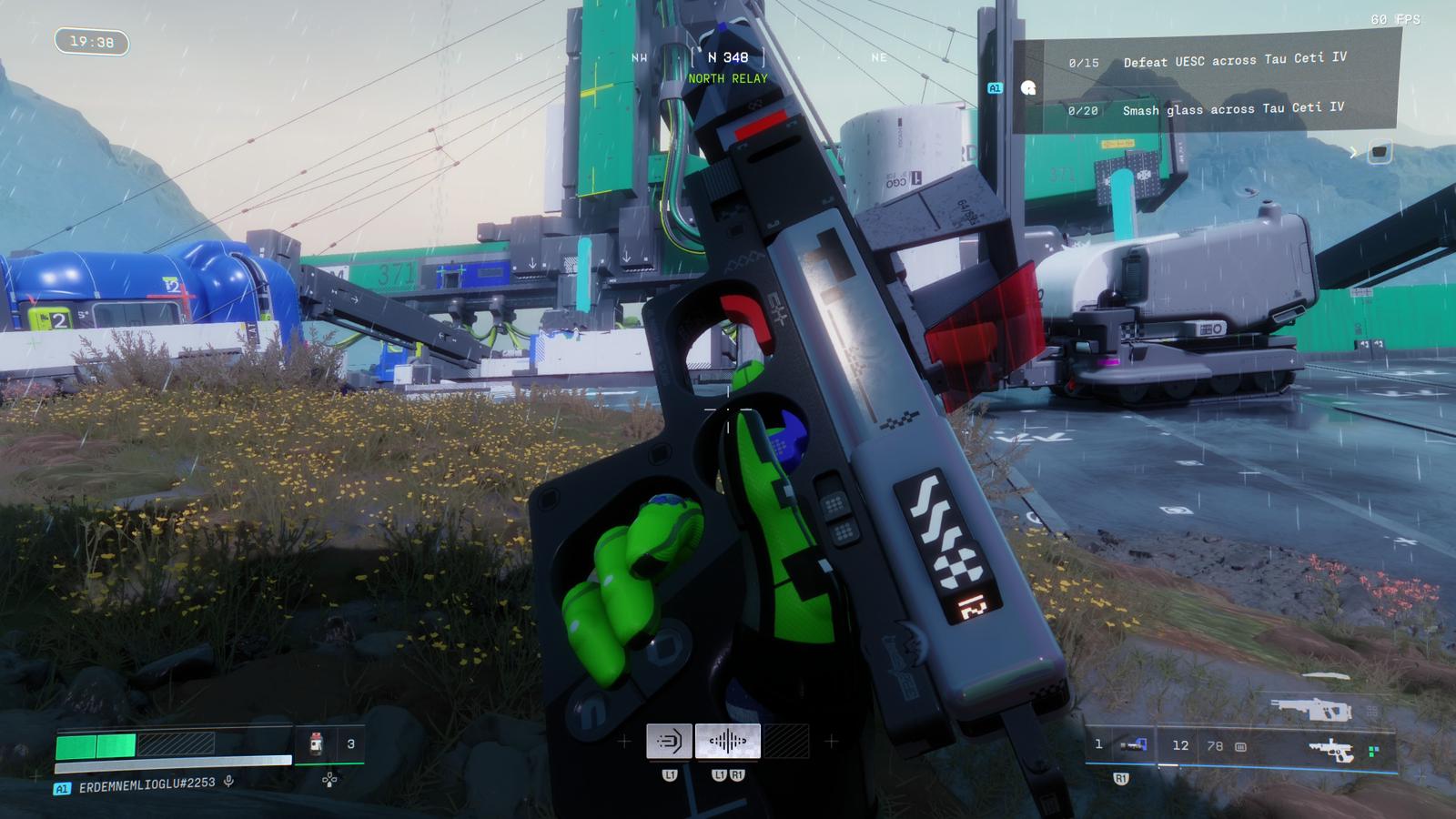Choose the equipped pistol weapon icon
The width and height of the screenshot is (1456, 819).
[1330, 750]
